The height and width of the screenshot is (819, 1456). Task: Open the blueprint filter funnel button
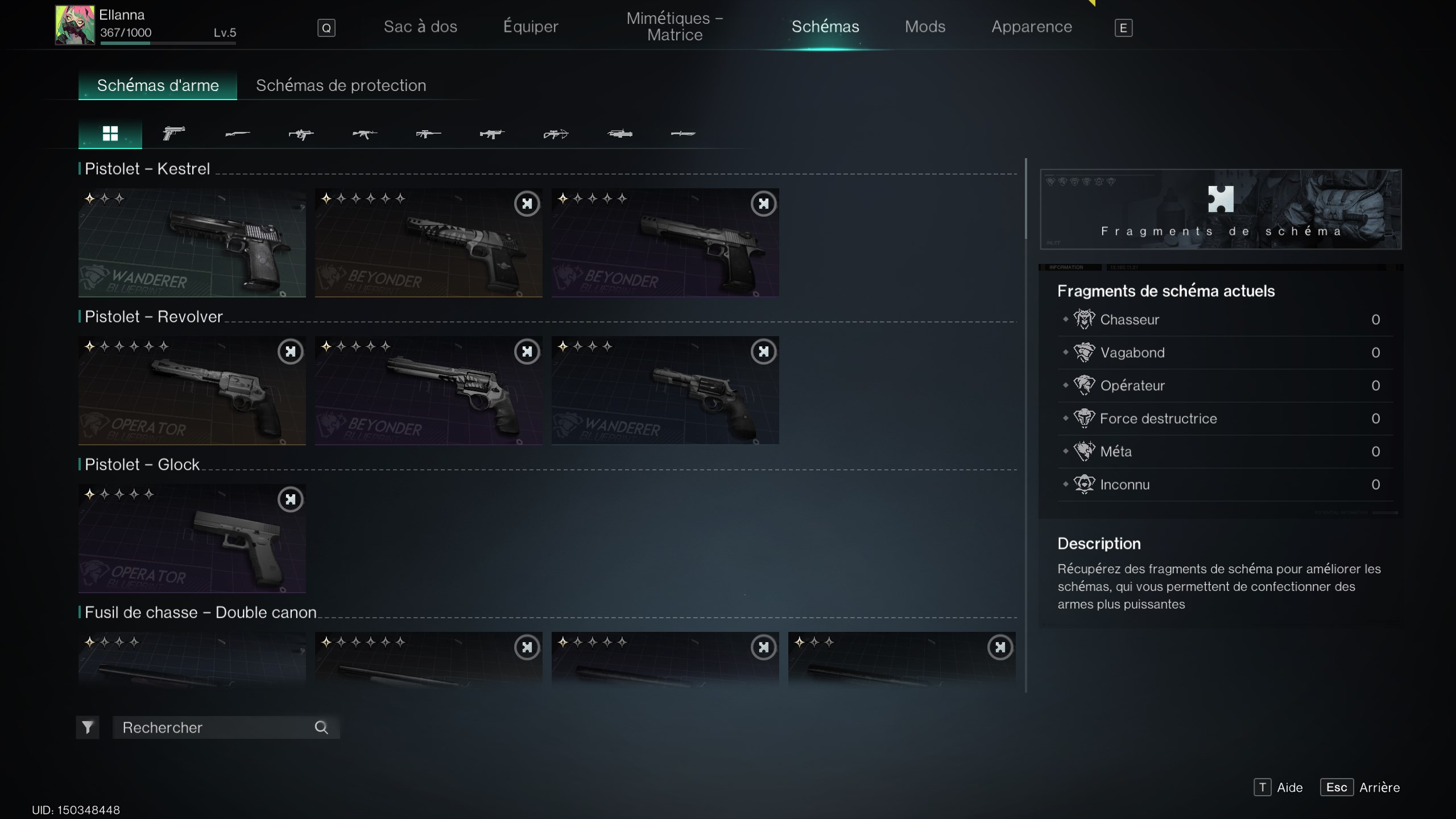(88, 727)
